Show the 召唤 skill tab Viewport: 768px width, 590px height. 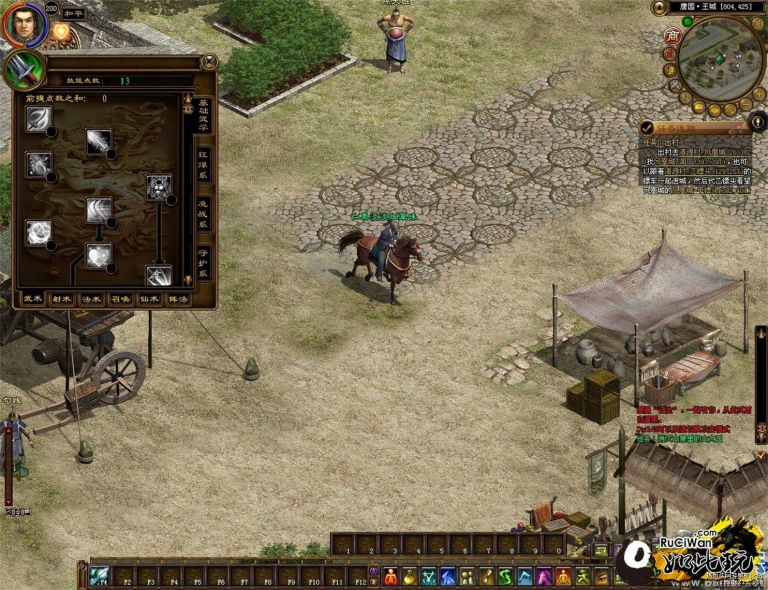pos(120,298)
